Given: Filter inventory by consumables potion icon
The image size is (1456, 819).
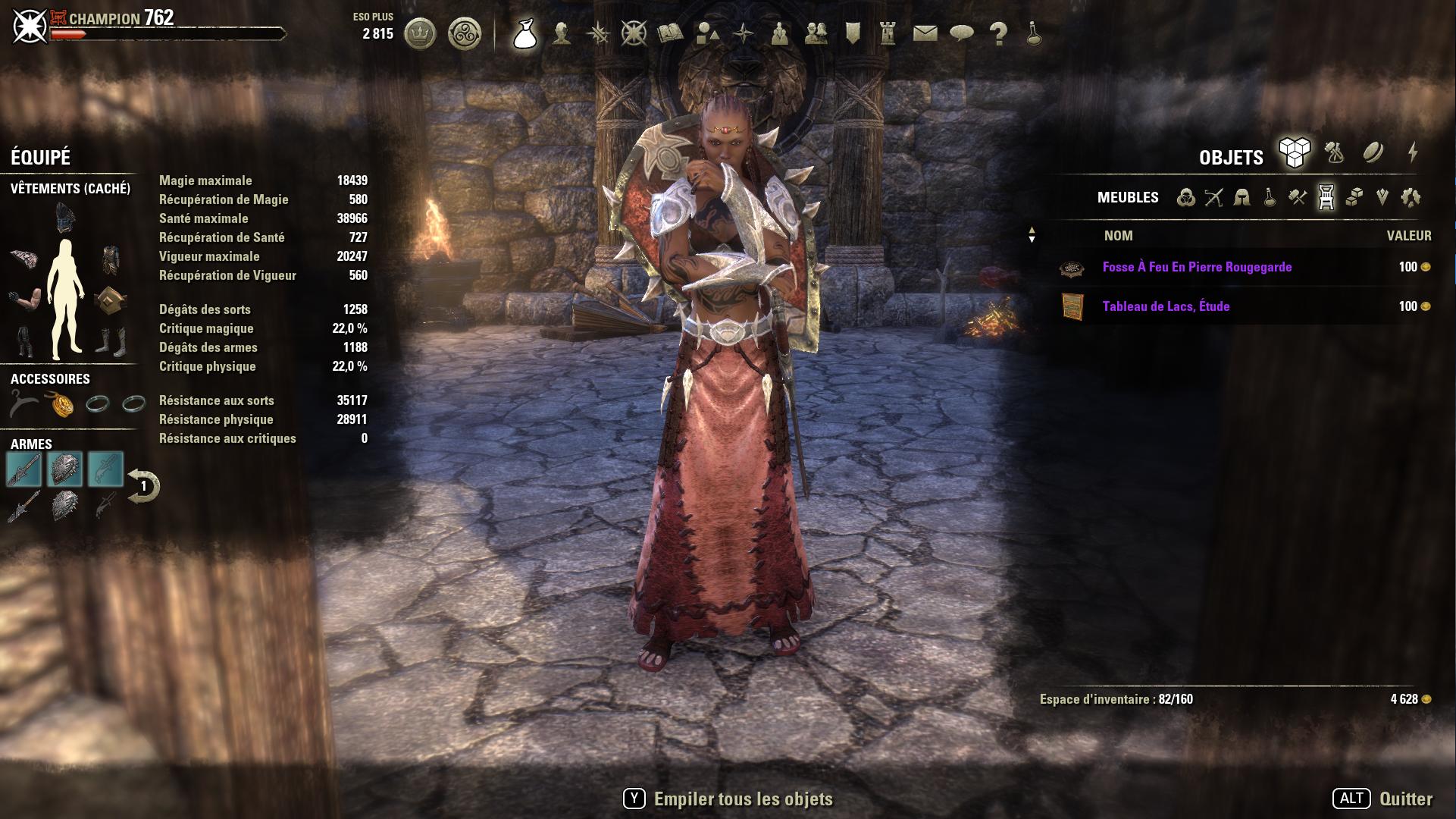Looking at the screenshot, I should tap(1270, 198).
